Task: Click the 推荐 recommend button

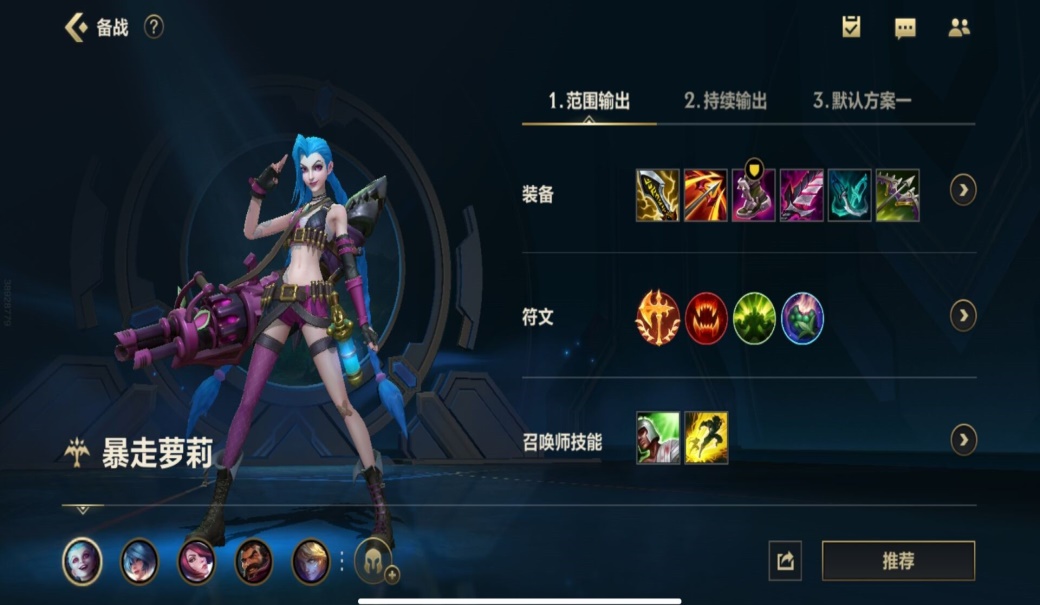Action: click(x=898, y=561)
